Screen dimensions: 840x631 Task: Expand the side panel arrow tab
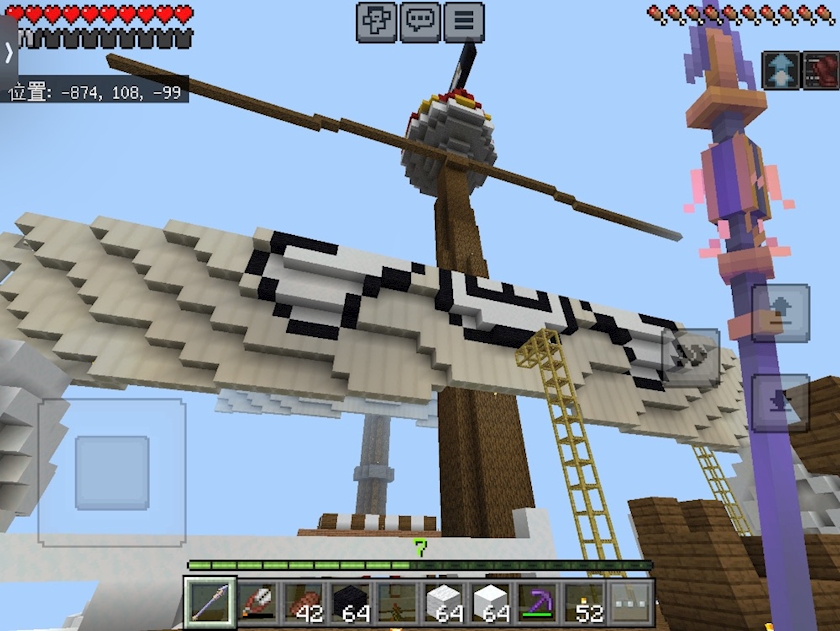pos(9,50)
